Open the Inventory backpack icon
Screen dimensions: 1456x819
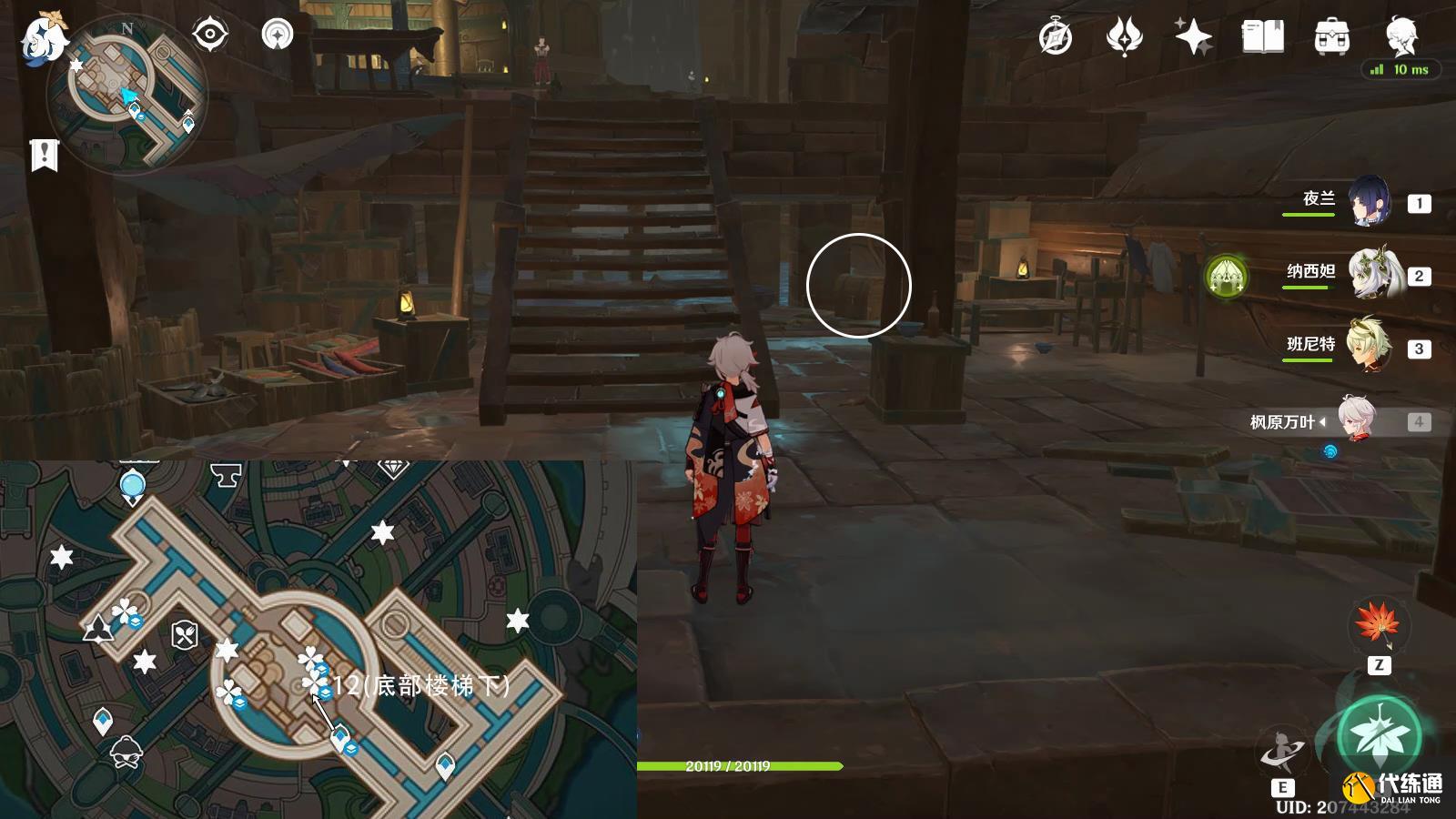pyautogui.click(x=1331, y=38)
